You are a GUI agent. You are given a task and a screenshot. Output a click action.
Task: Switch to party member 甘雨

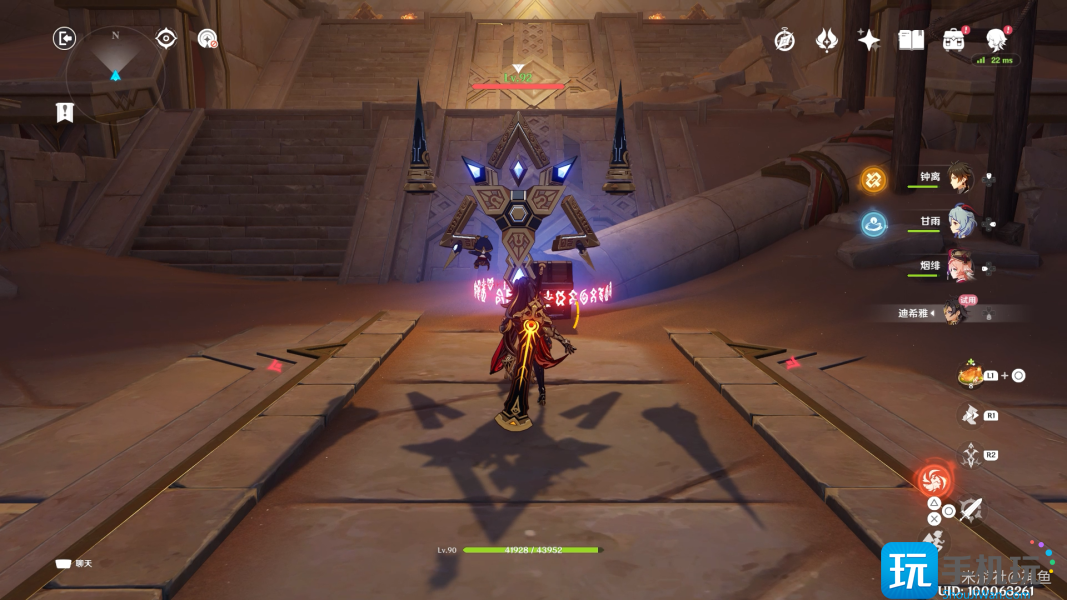click(959, 222)
